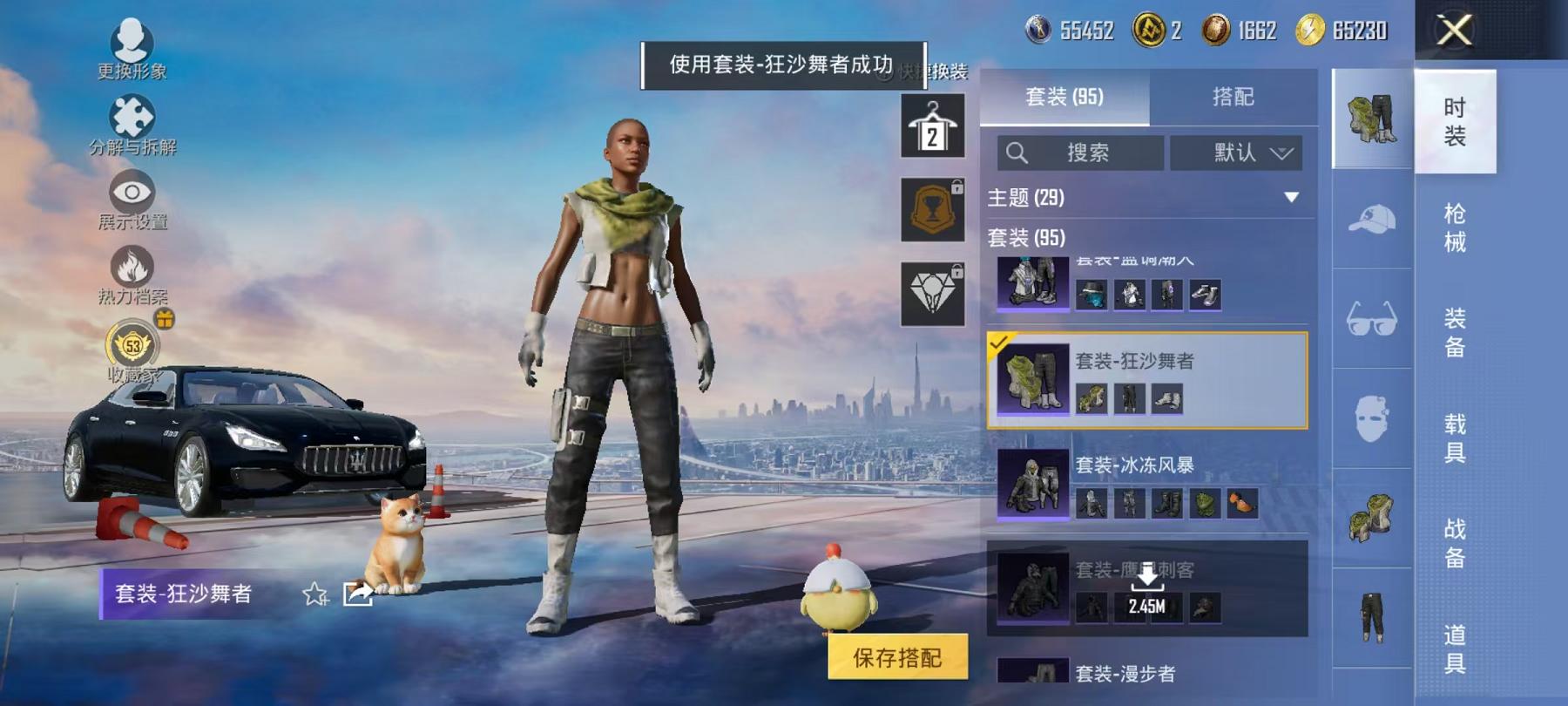Switch to the 搭配 tab

pyautogui.click(x=1233, y=97)
